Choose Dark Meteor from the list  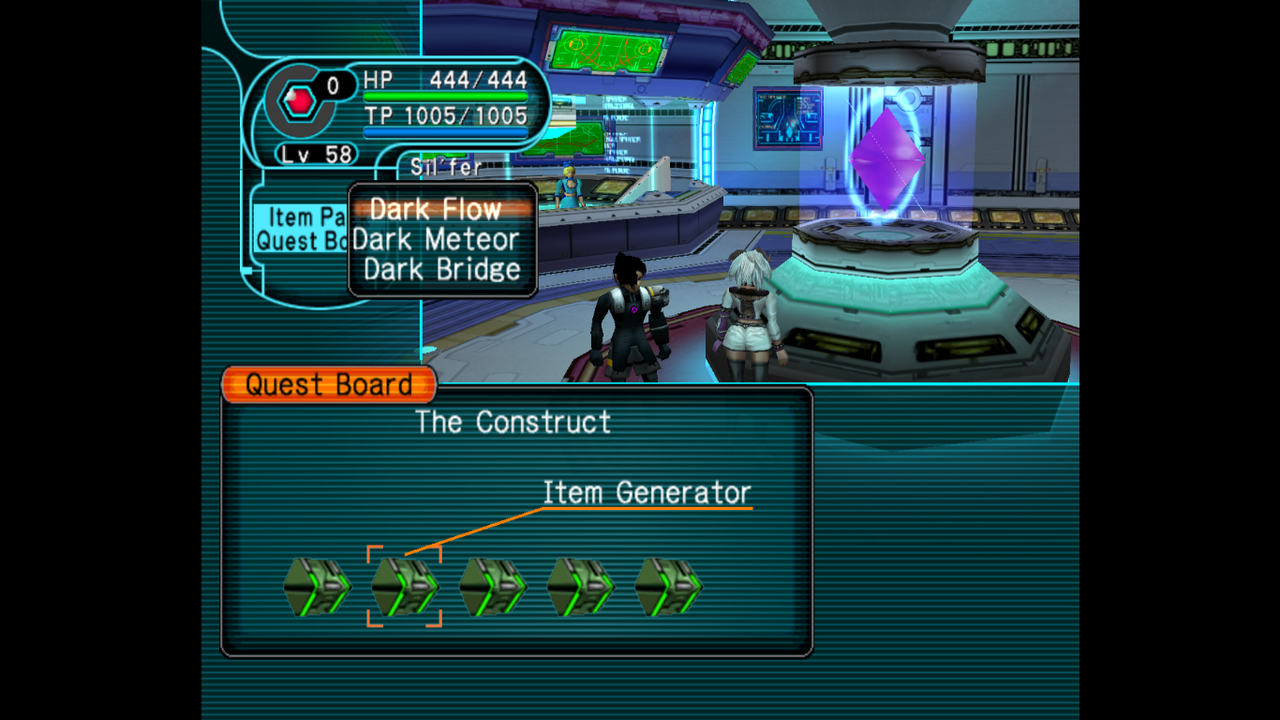click(x=435, y=240)
